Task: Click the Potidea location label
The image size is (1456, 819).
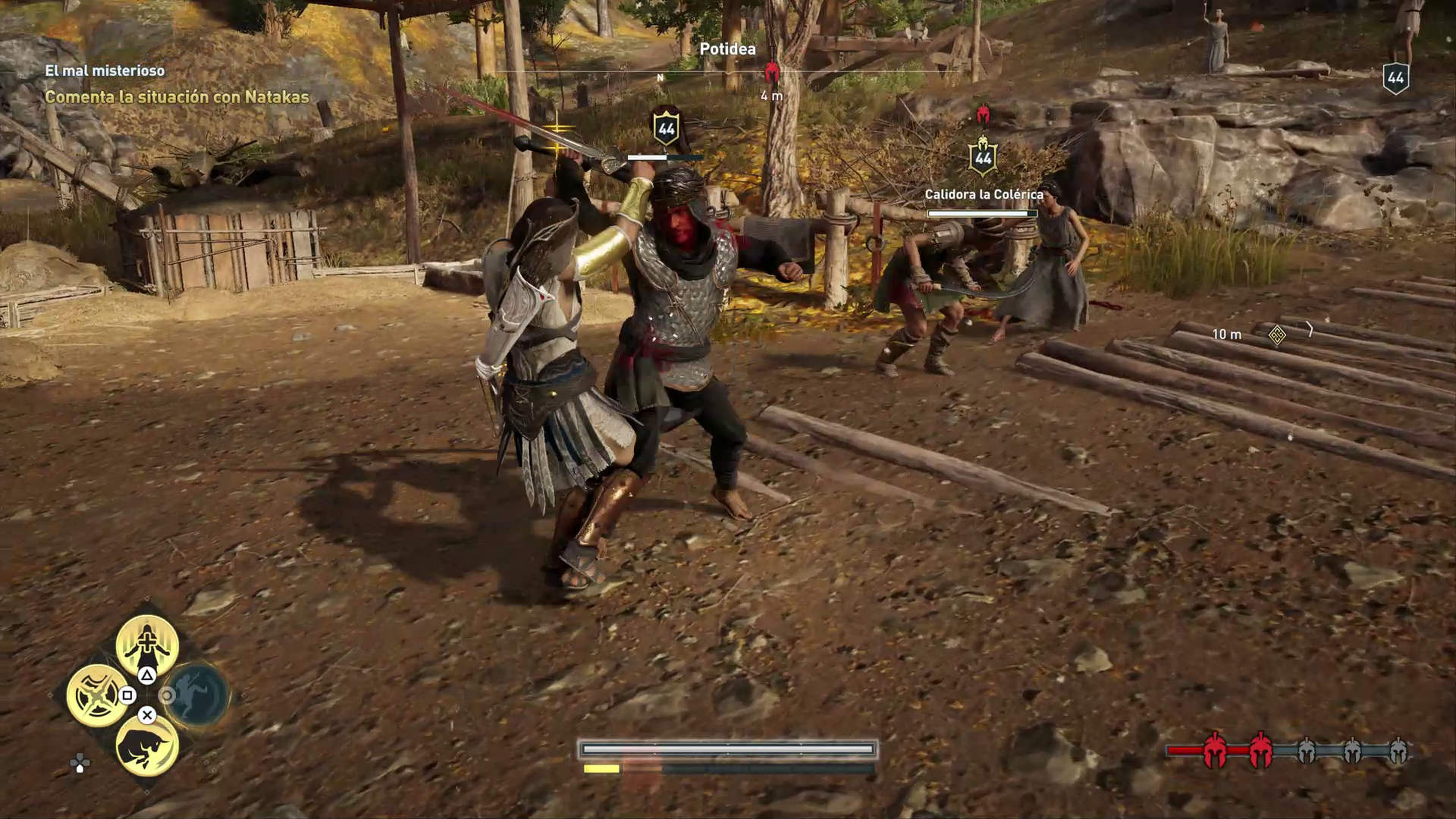Action: pyautogui.click(x=728, y=49)
